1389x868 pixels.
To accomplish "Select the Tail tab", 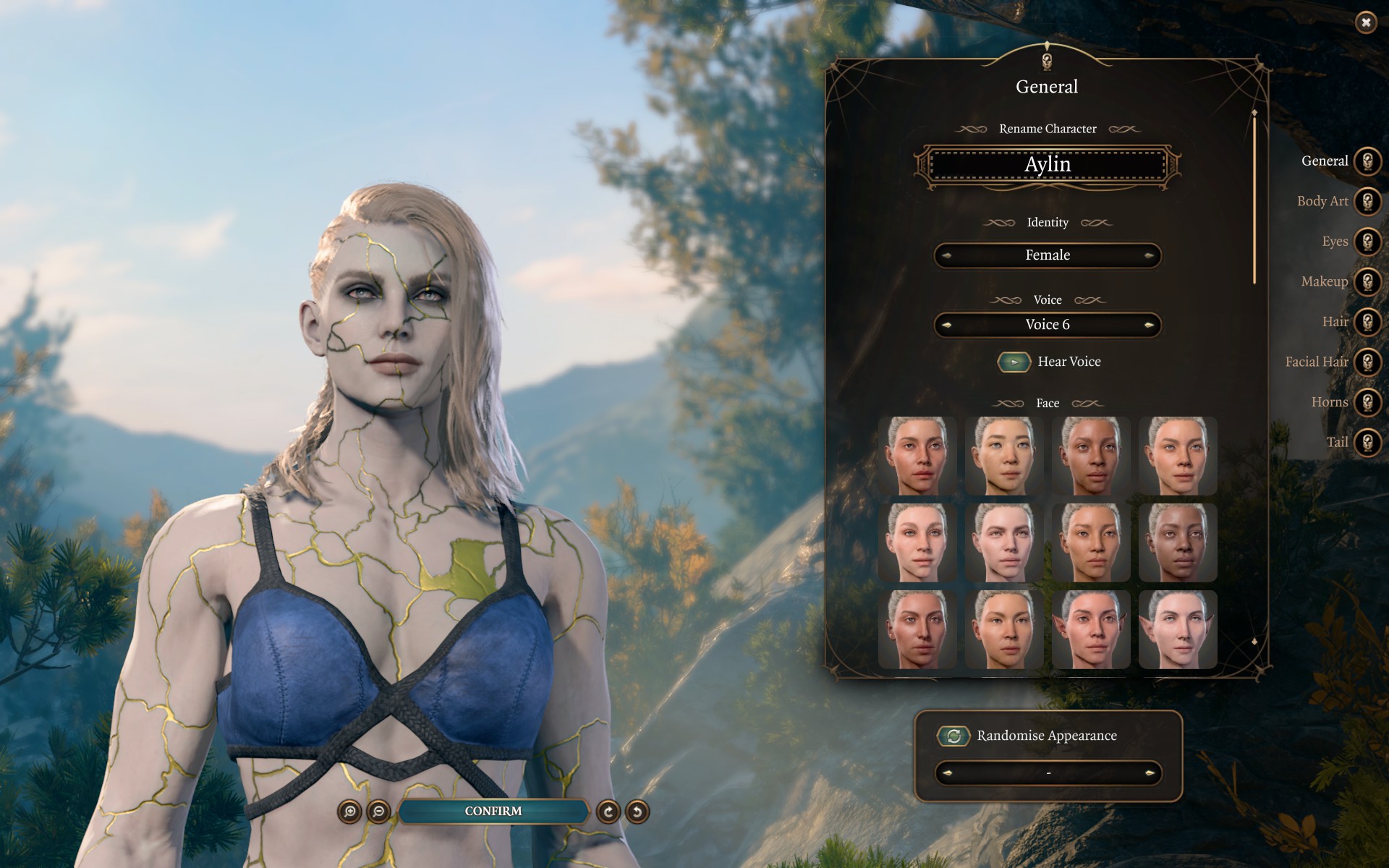I will point(1367,442).
